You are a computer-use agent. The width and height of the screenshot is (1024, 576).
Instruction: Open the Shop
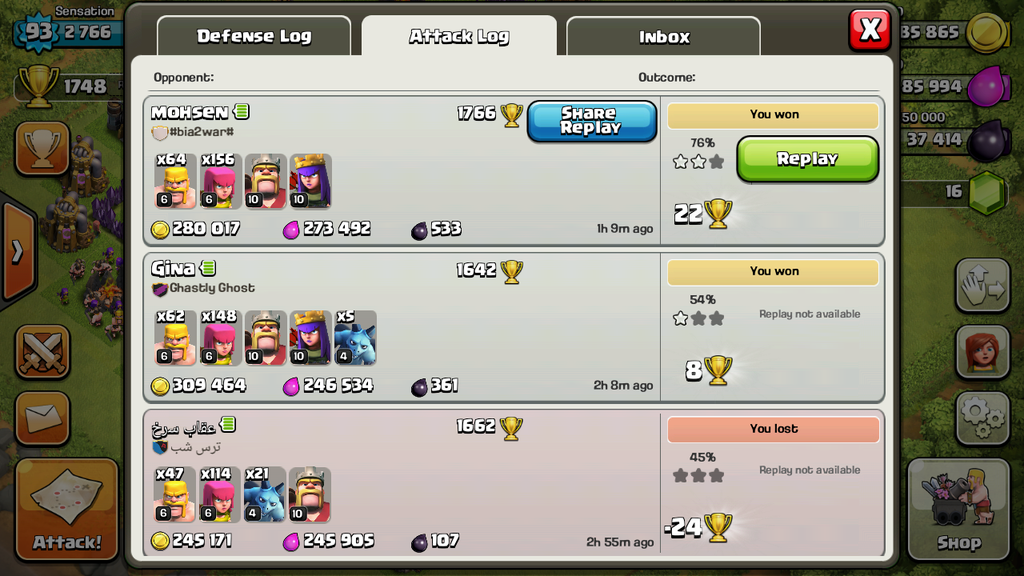[x=958, y=509]
